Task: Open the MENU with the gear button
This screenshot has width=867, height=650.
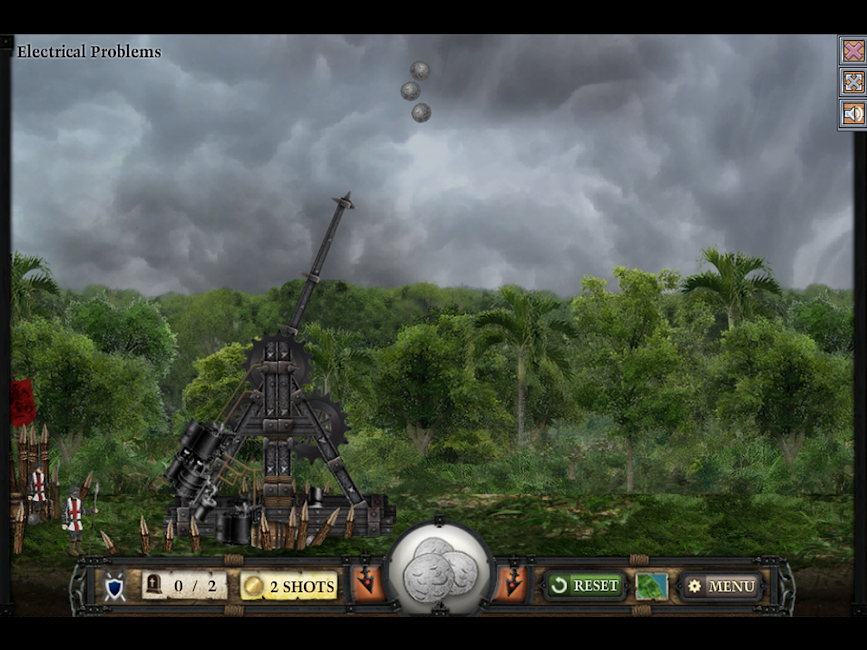Action: click(x=722, y=586)
